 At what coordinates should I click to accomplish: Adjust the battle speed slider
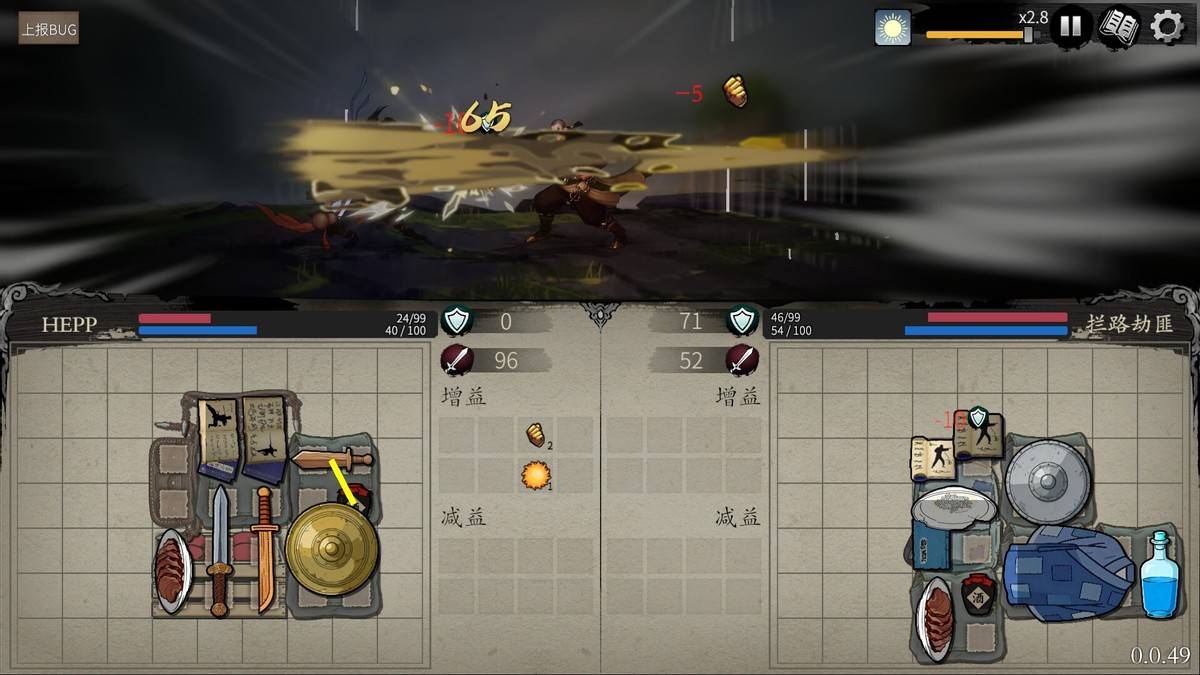[x=1027, y=35]
